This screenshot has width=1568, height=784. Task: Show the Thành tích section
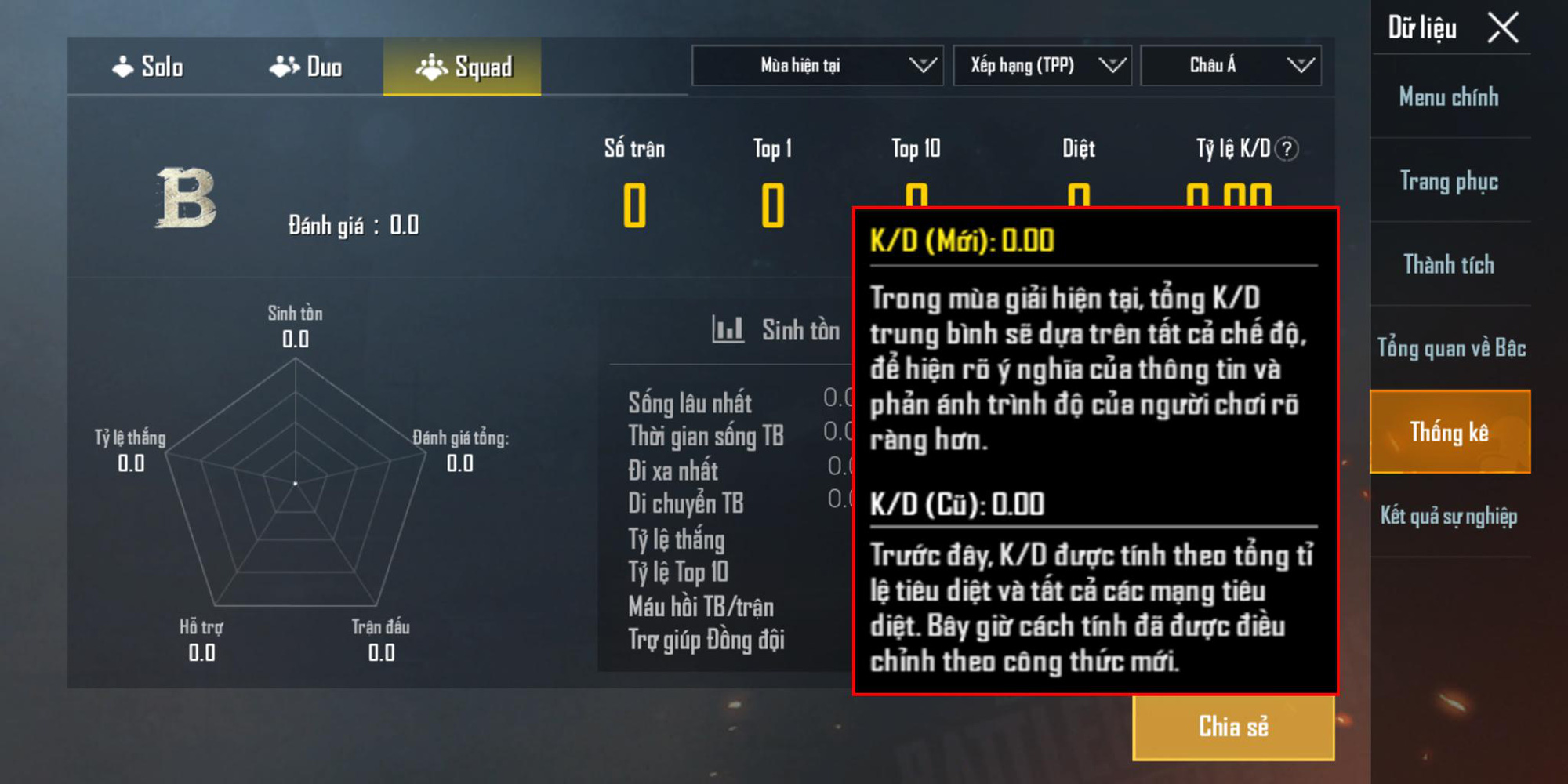tap(1449, 265)
